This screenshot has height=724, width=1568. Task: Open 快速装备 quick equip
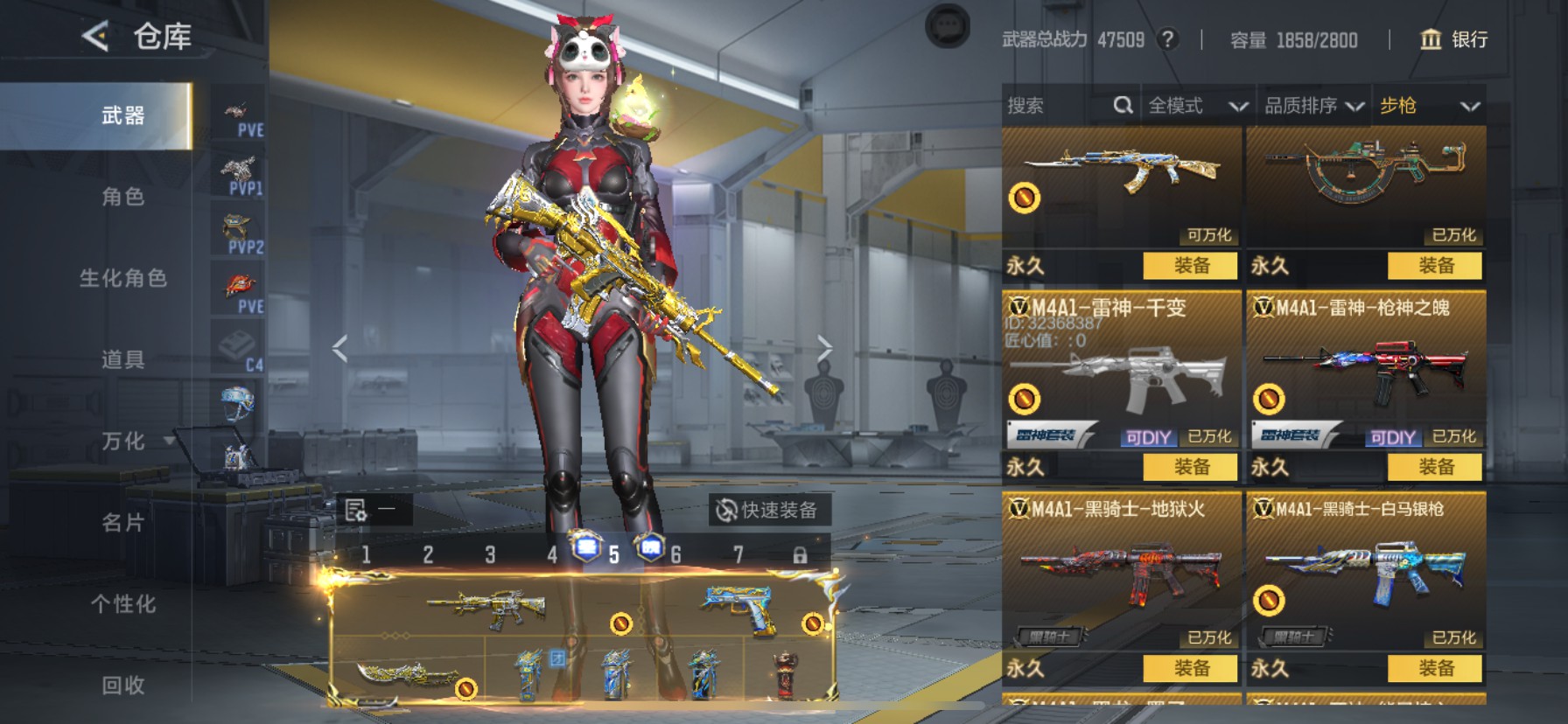(x=768, y=510)
